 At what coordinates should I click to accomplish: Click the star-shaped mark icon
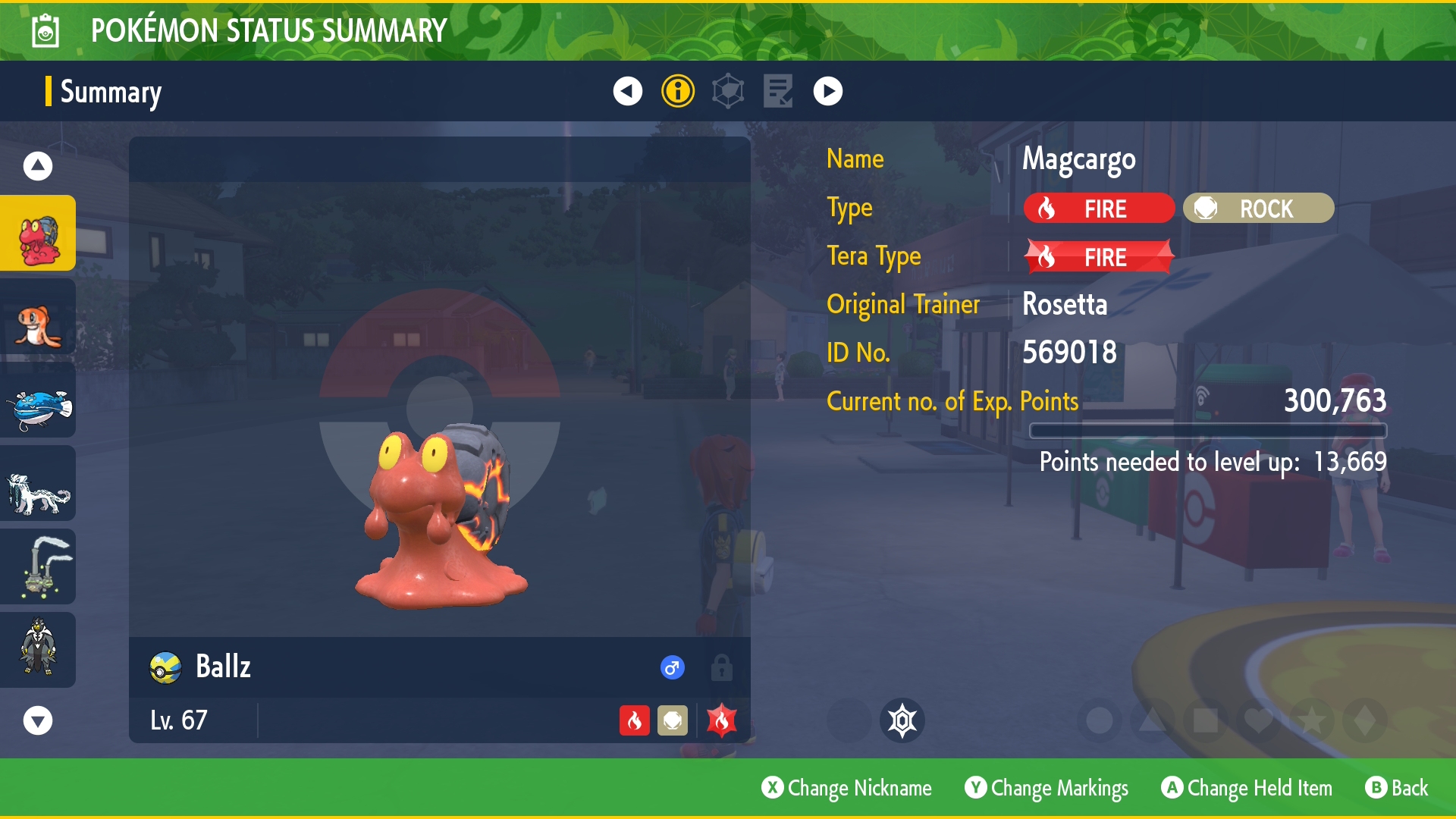pos(1312,720)
